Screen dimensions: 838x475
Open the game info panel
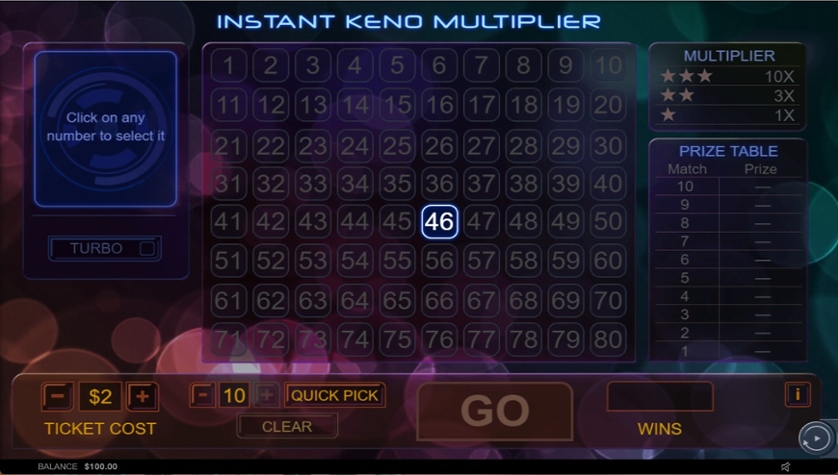pyautogui.click(x=797, y=395)
